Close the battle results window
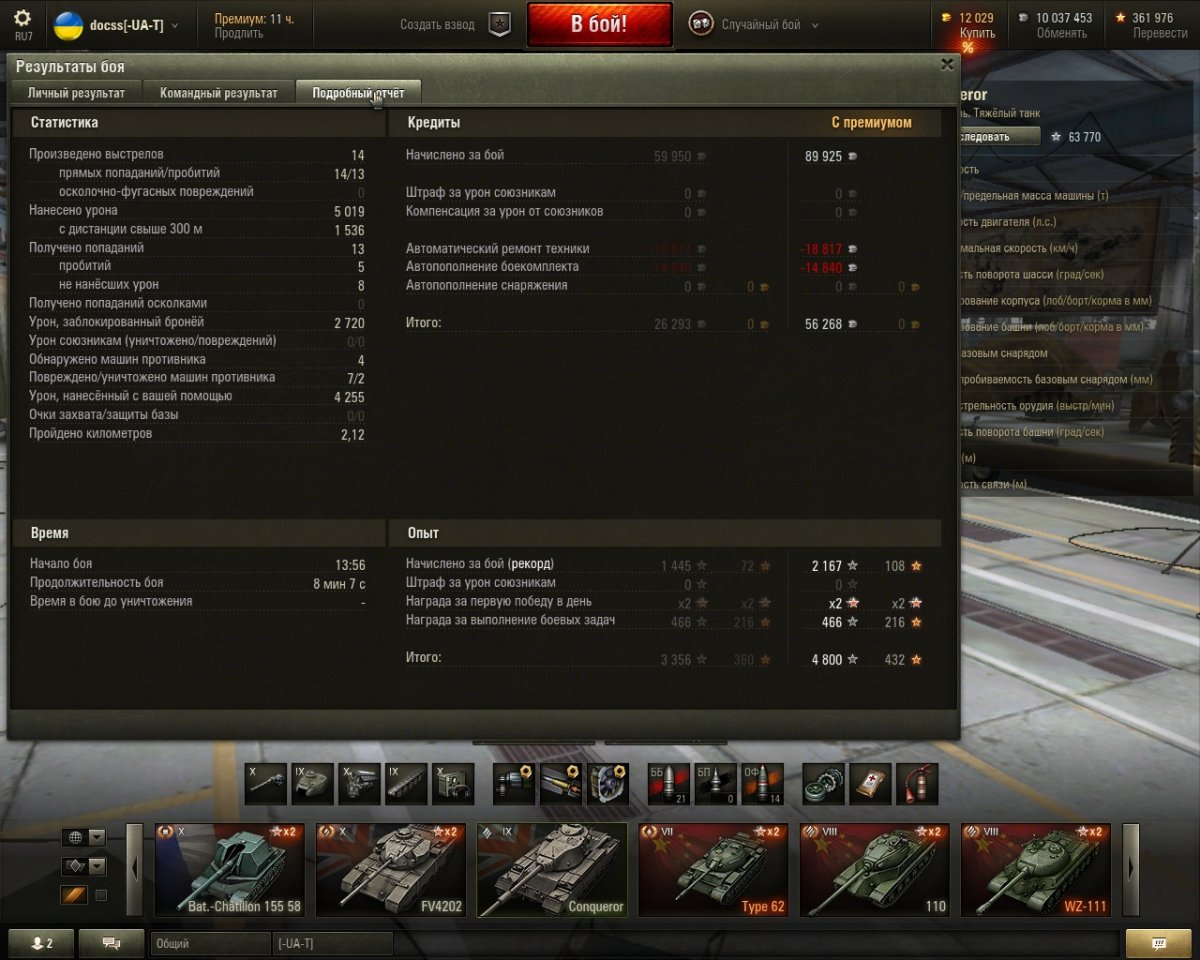Screen dimensions: 1200x960 pyautogui.click(x=947, y=64)
